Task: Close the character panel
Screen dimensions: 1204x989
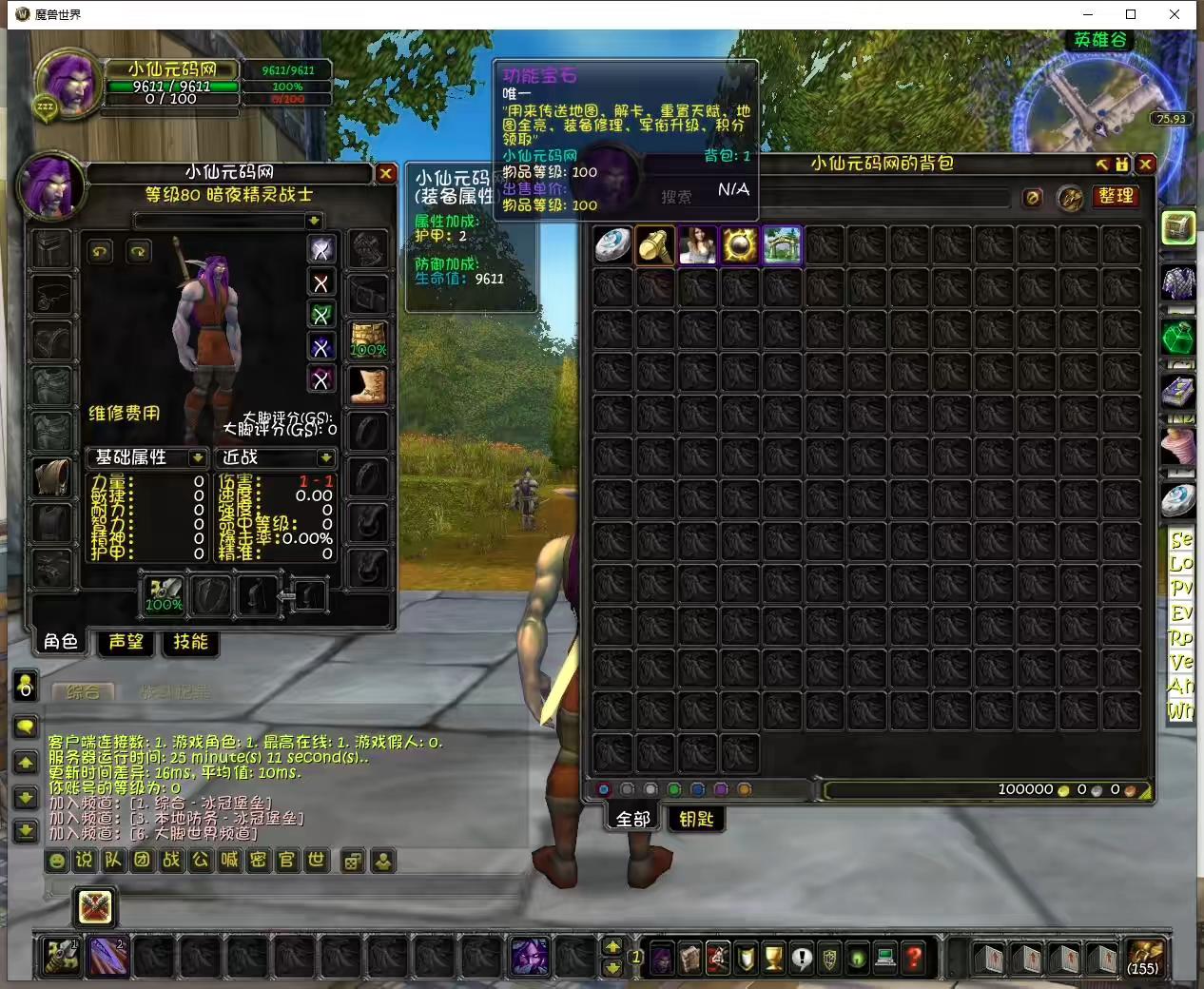Action: tap(385, 173)
